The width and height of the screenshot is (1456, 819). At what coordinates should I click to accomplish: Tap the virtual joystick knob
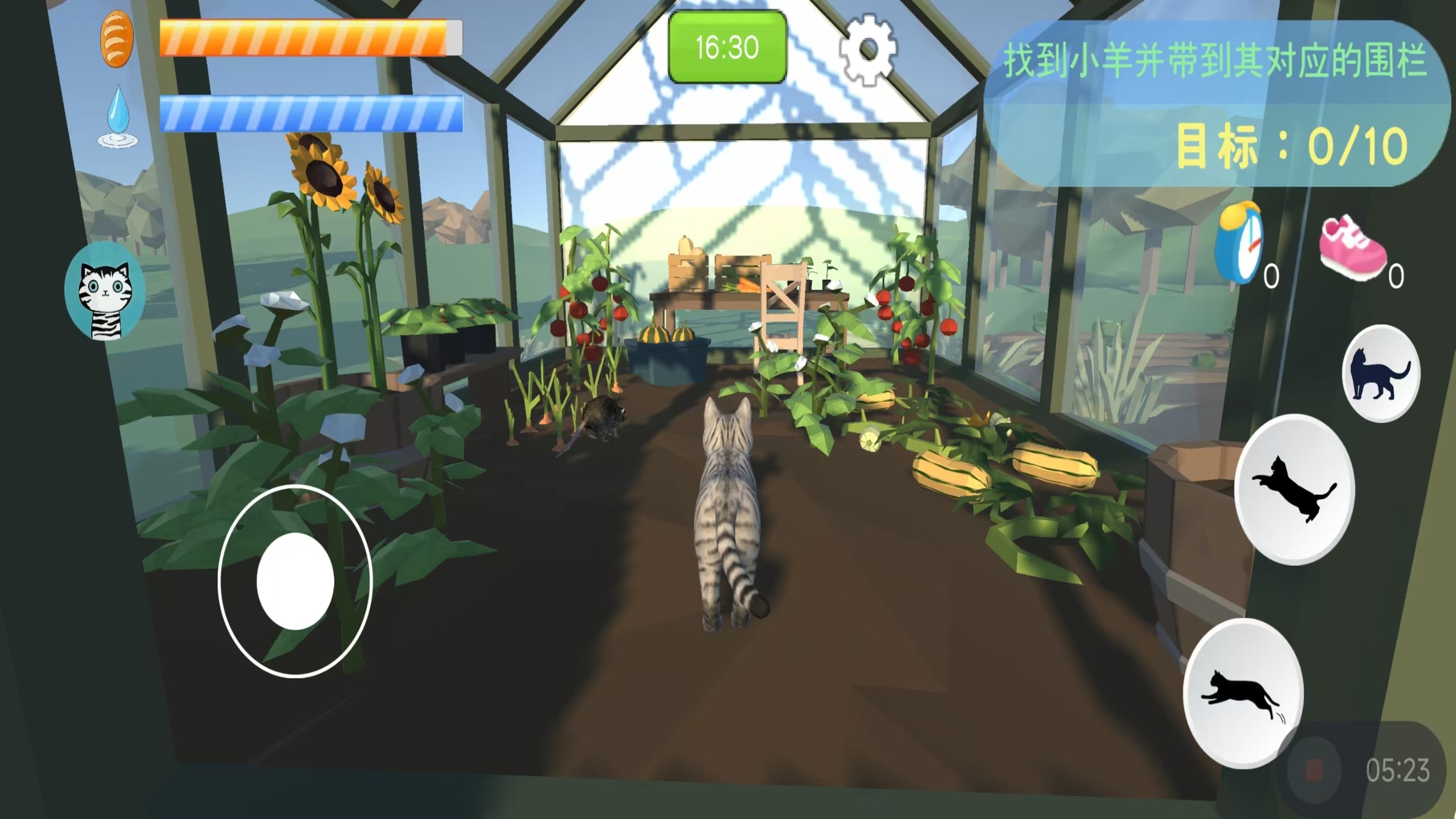[x=295, y=581]
